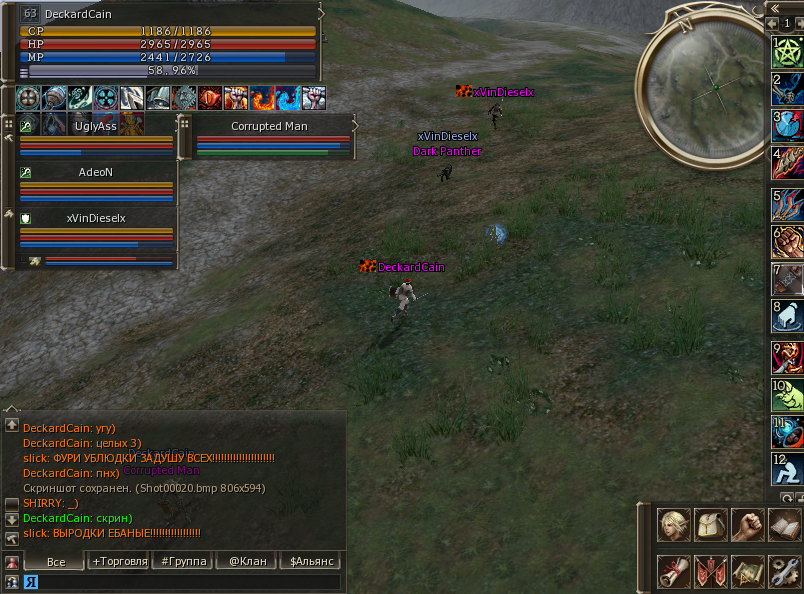Image resolution: width=804 pixels, height=594 pixels.
Task: Activate the green figure skill in slot 10
Action: (787, 396)
